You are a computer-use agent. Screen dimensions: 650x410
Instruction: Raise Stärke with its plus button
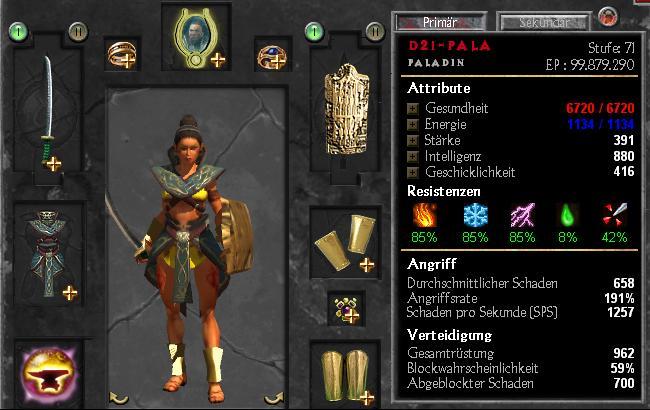pyautogui.click(x=413, y=140)
